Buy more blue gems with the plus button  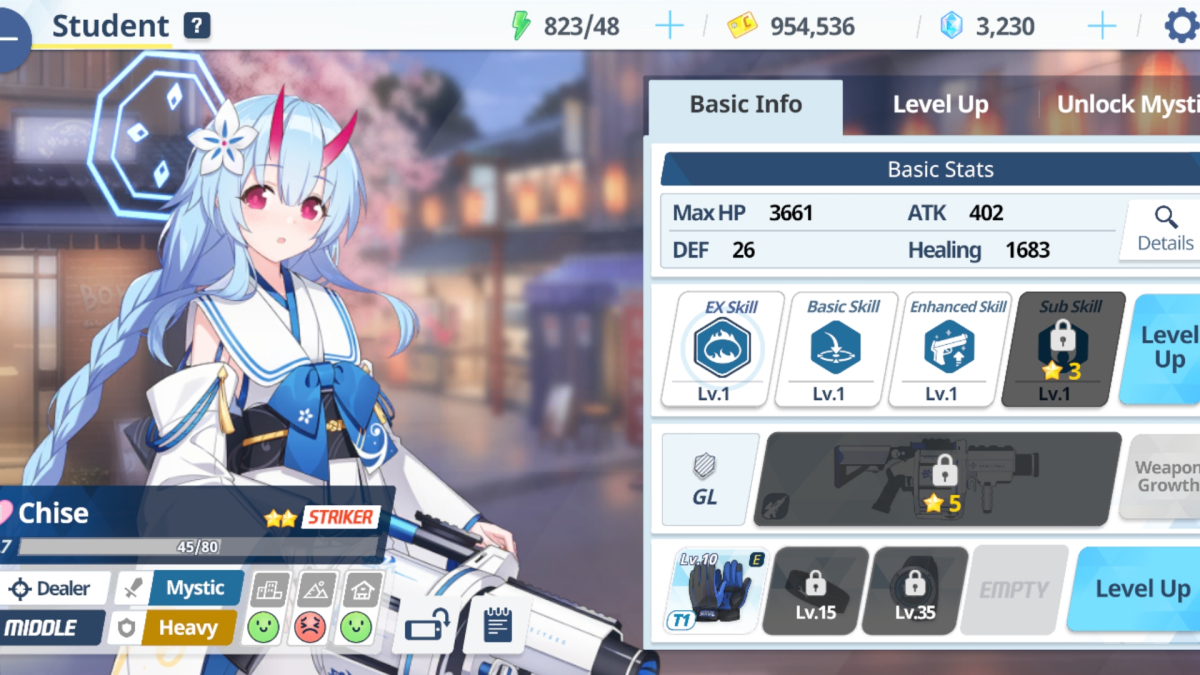pyautogui.click(x=1101, y=26)
